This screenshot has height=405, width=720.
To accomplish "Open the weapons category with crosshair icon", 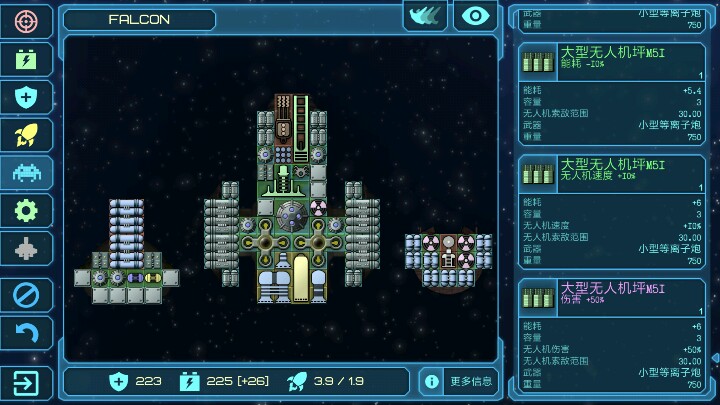I will [x=27, y=21].
